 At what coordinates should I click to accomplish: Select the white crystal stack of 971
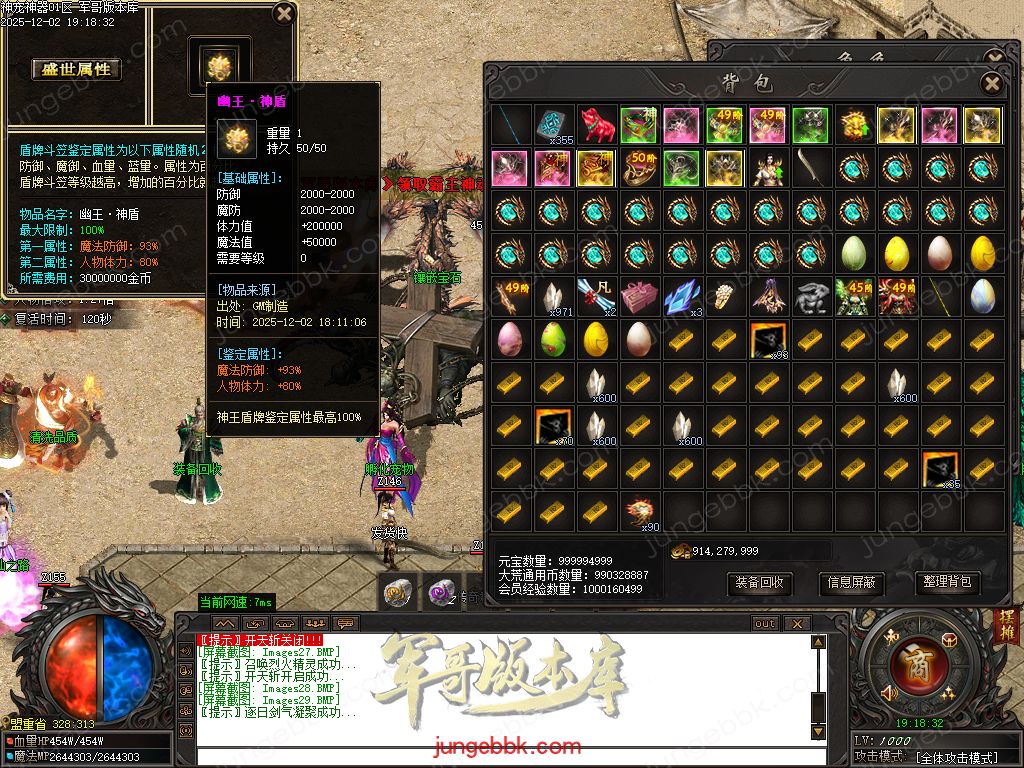click(x=553, y=297)
